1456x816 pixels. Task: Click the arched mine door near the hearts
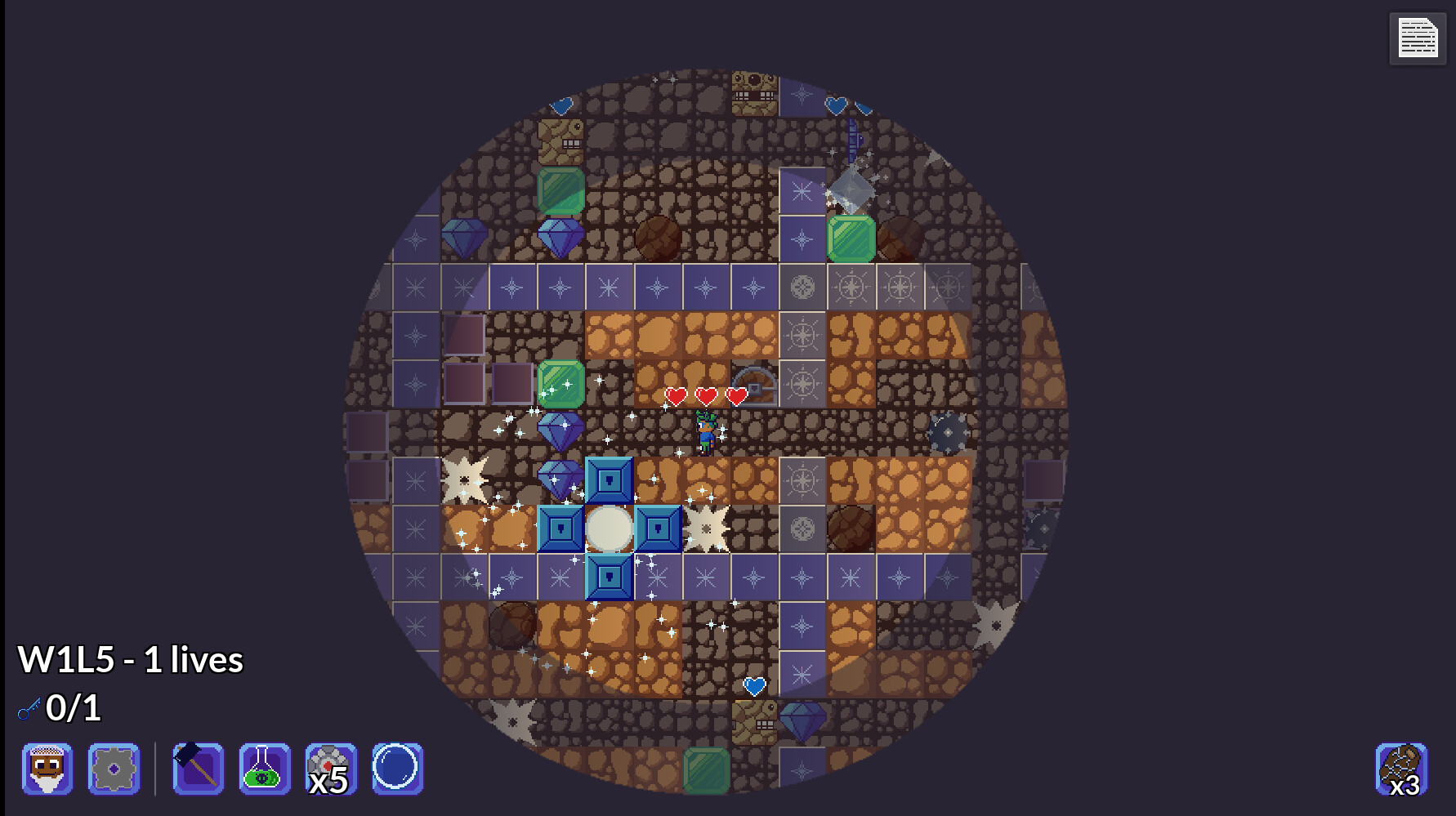(753, 381)
